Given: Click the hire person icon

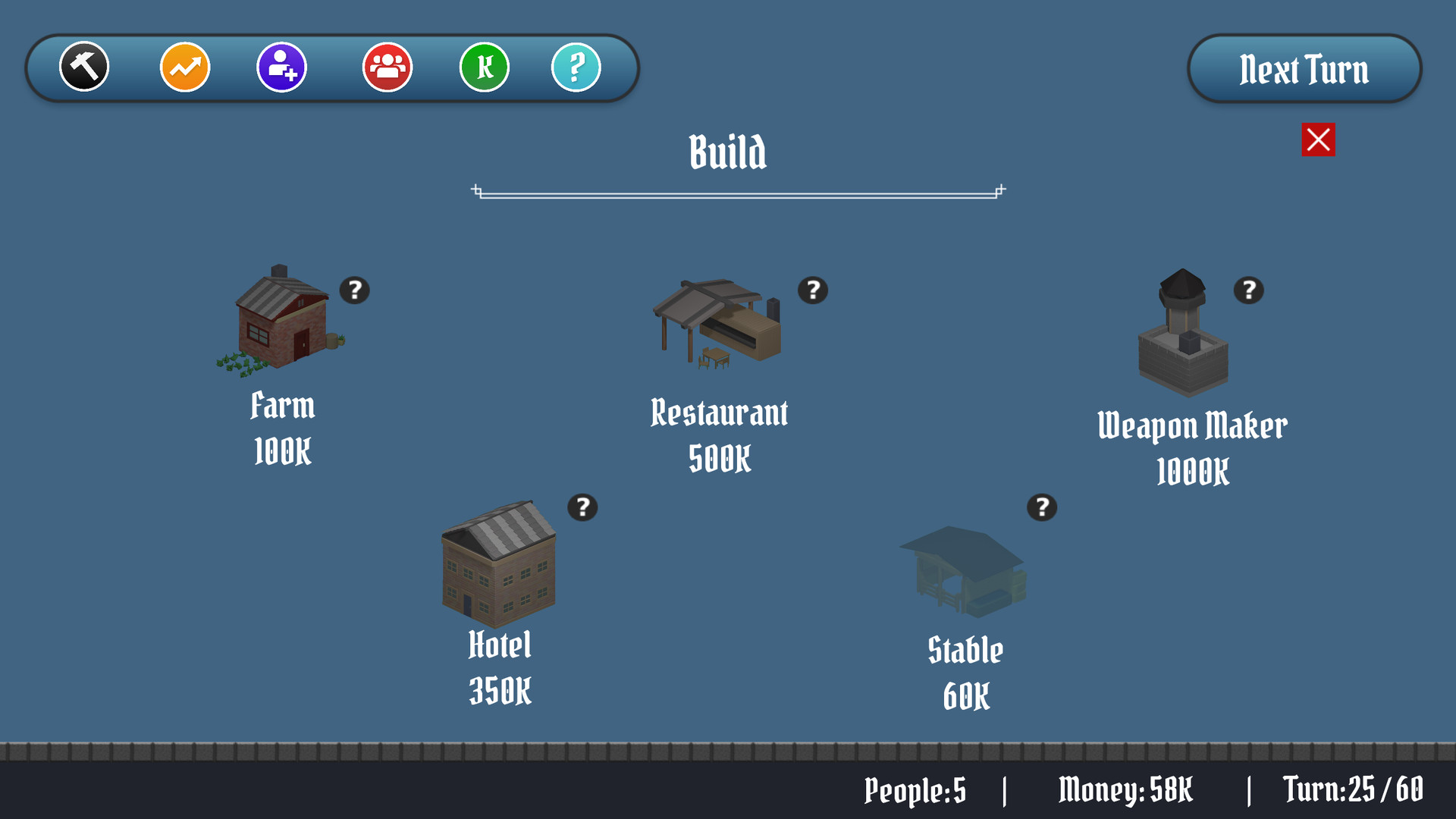Looking at the screenshot, I should coord(281,67).
